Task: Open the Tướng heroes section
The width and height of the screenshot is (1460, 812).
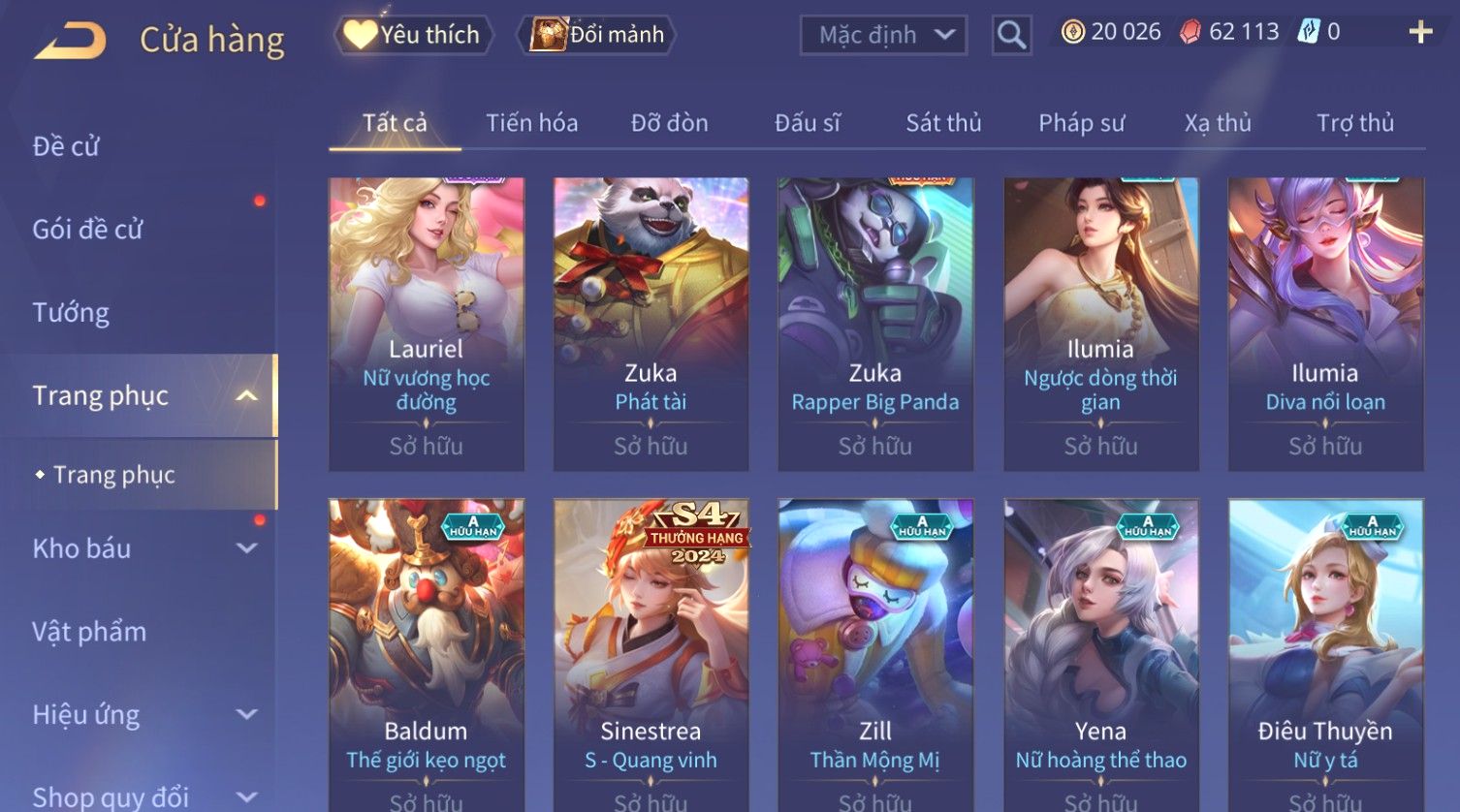Action: [x=71, y=313]
